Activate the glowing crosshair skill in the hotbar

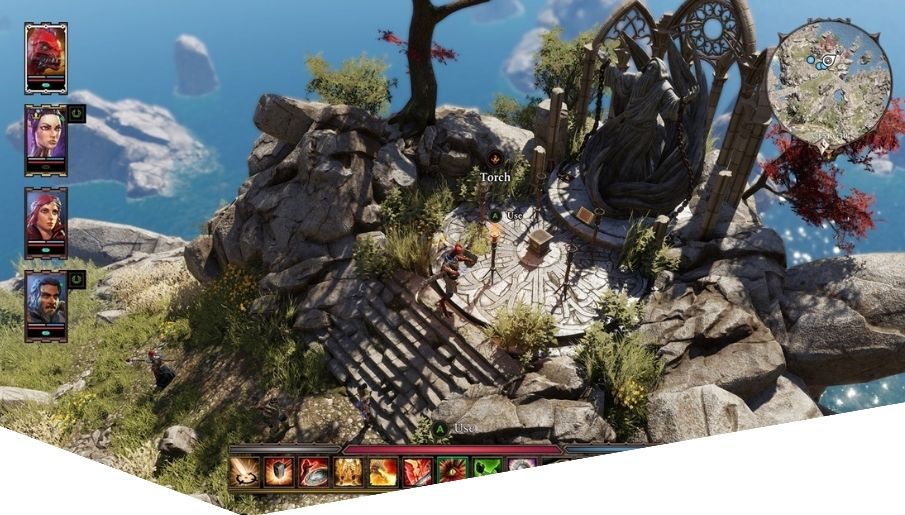pyautogui.click(x=246, y=471)
